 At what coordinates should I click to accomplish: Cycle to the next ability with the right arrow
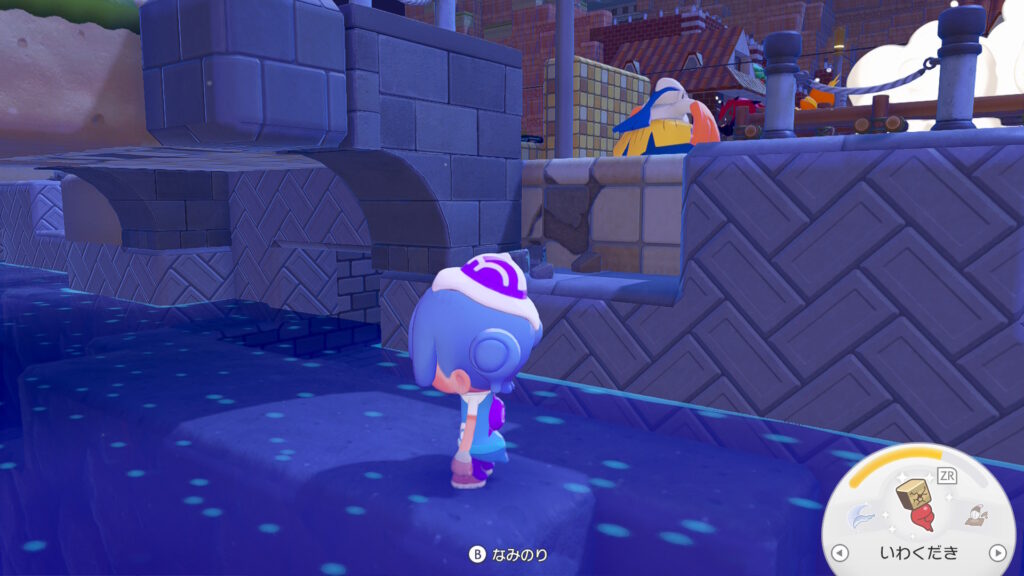tap(996, 553)
